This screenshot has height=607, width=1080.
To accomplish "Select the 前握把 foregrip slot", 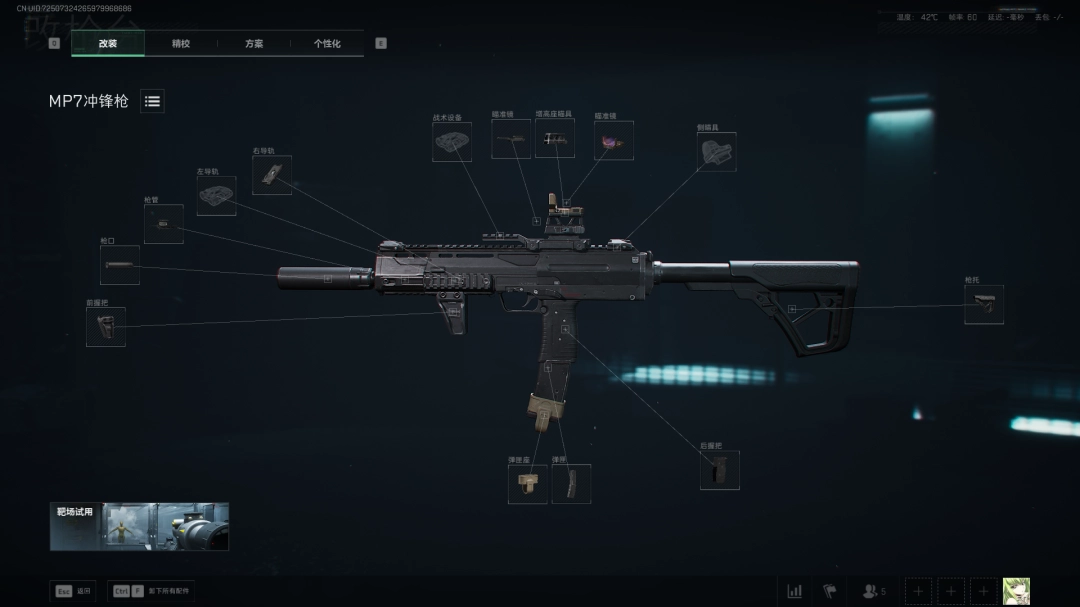I will coord(105,327).
